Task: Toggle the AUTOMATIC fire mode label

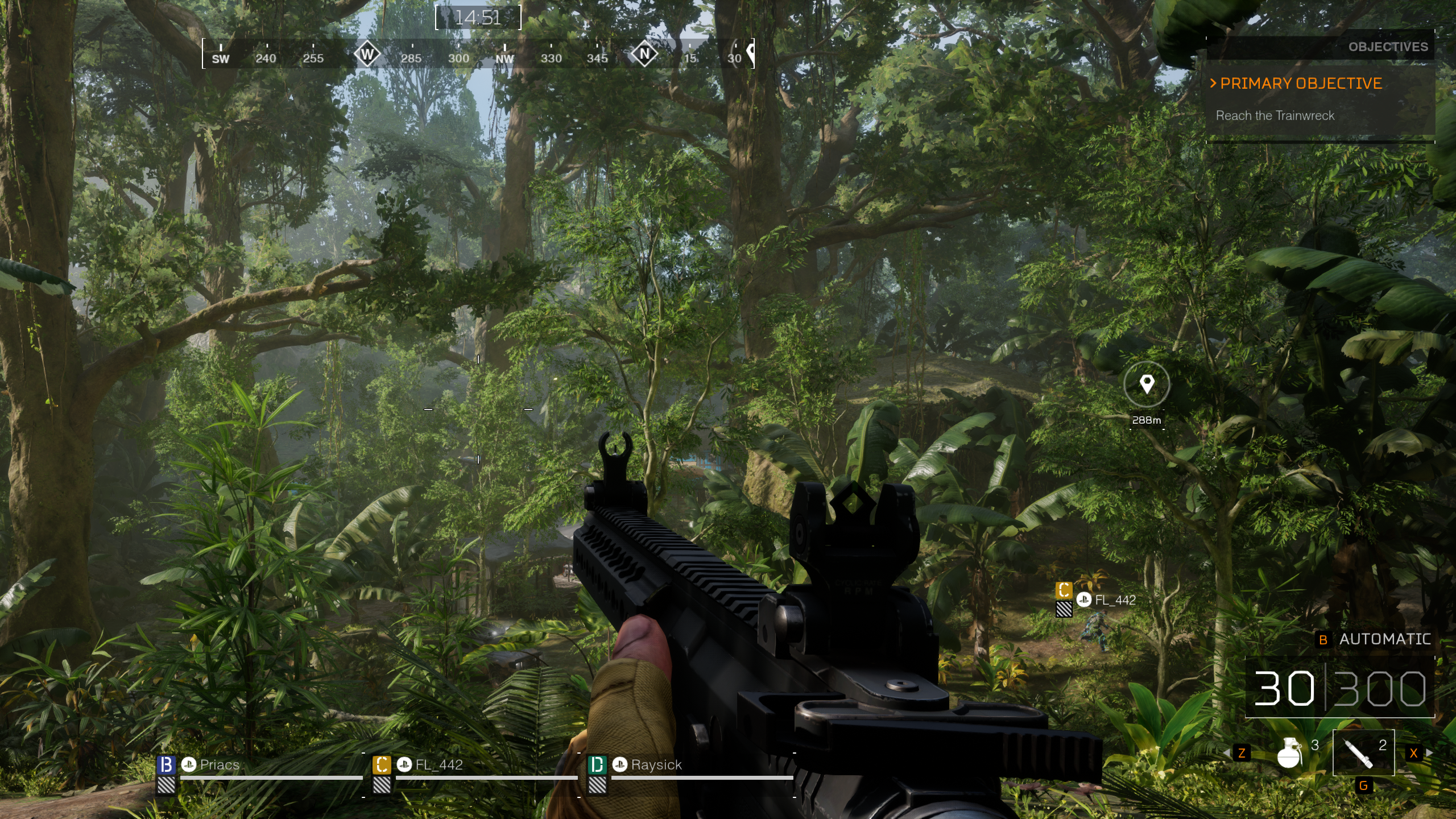Action: (x=1384, y=639)
